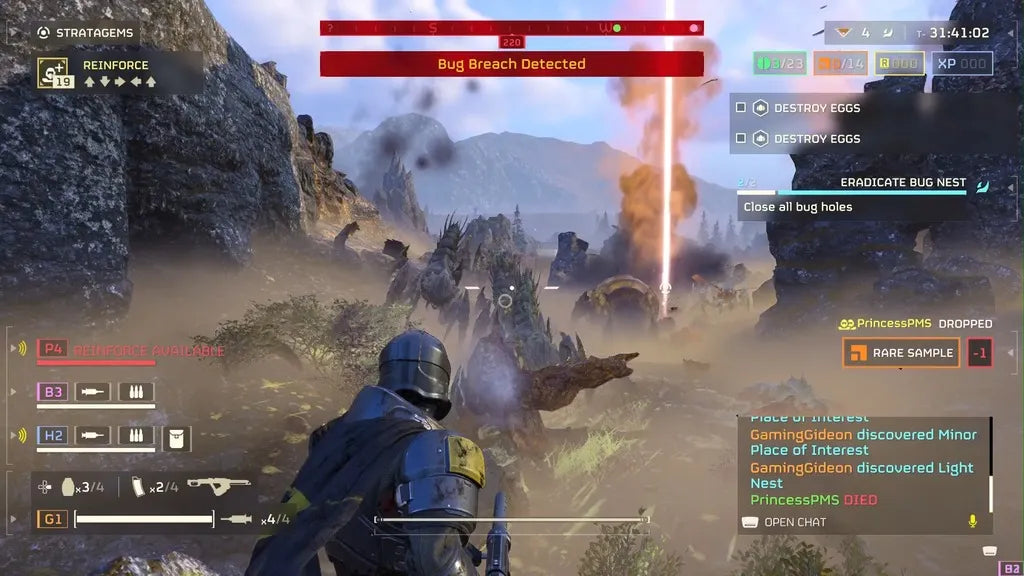1024x576 pixels.
Task: Select squad member H2 tag
Action: [x=52, y=435]
